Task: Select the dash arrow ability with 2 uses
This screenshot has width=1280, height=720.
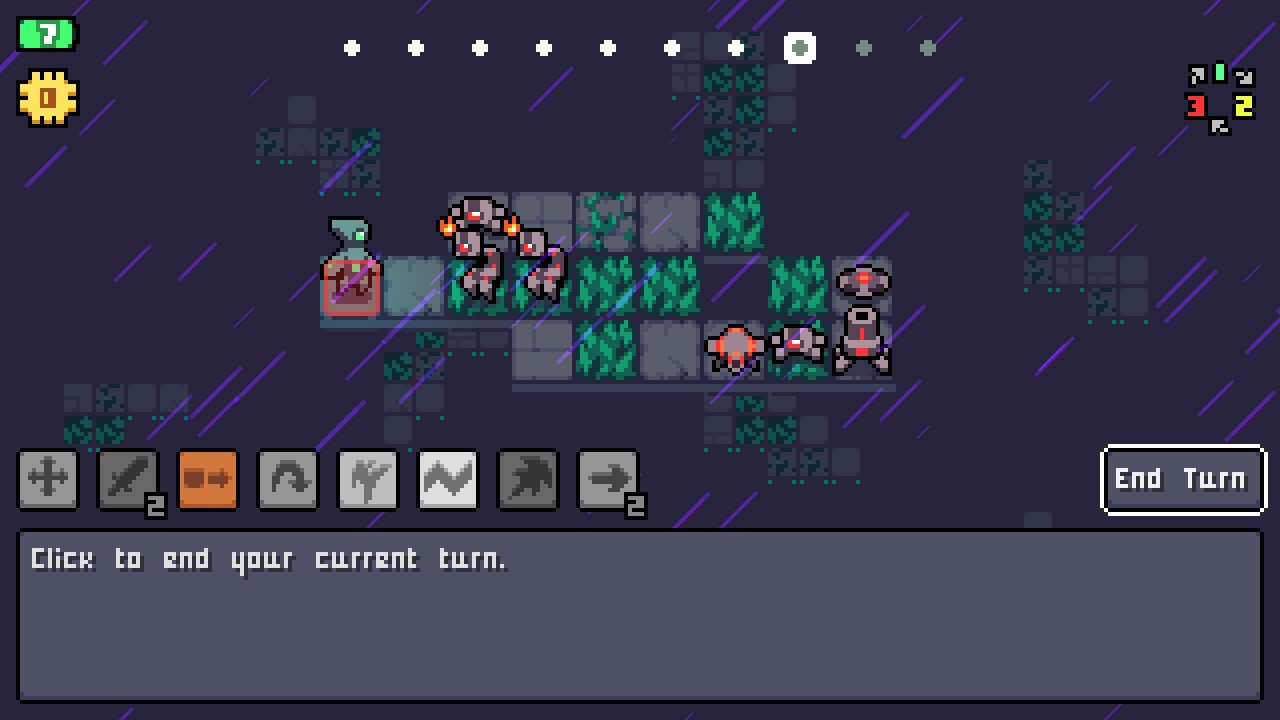Action: [x=608, y=479]
